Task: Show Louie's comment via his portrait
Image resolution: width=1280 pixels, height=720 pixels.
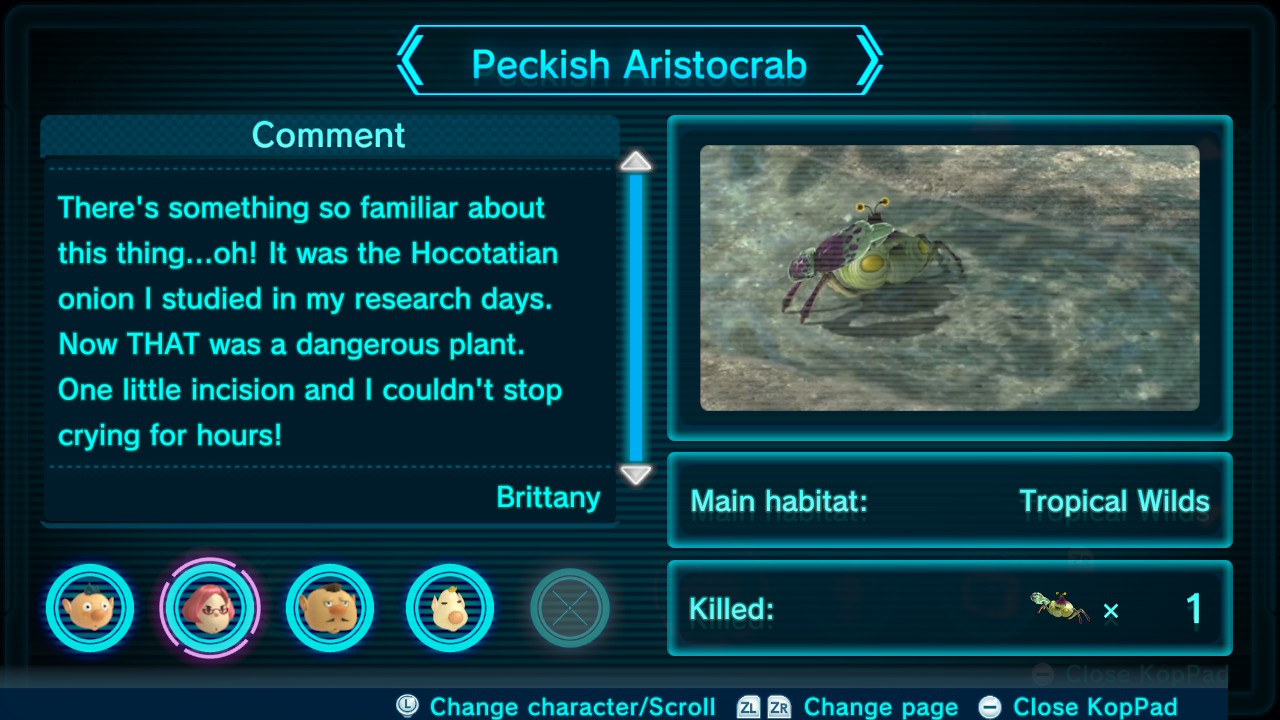Action: (x=450, y=608)
